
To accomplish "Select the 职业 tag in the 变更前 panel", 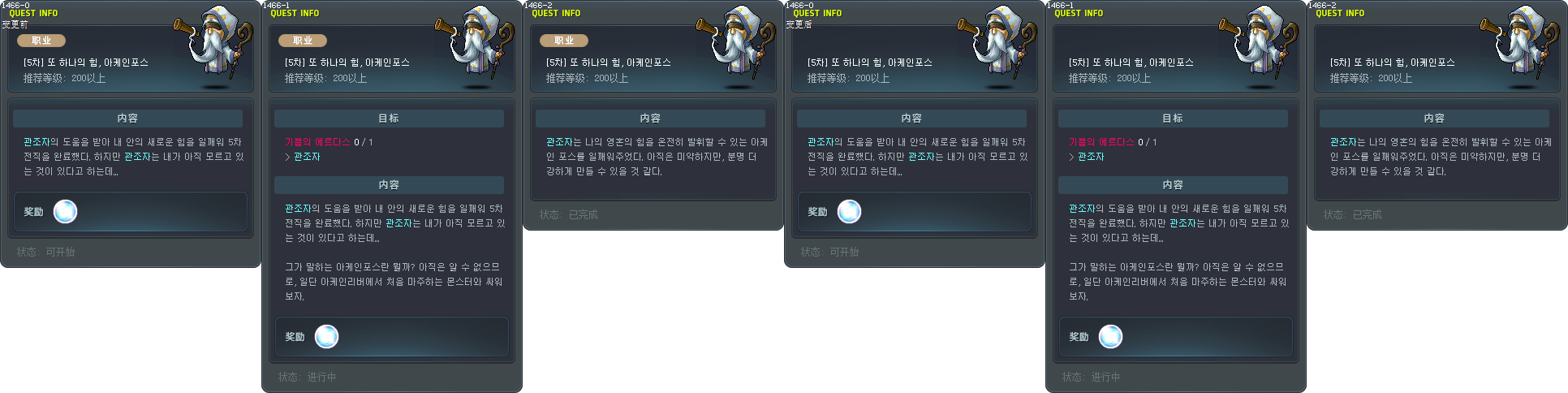I will [41, 41].
